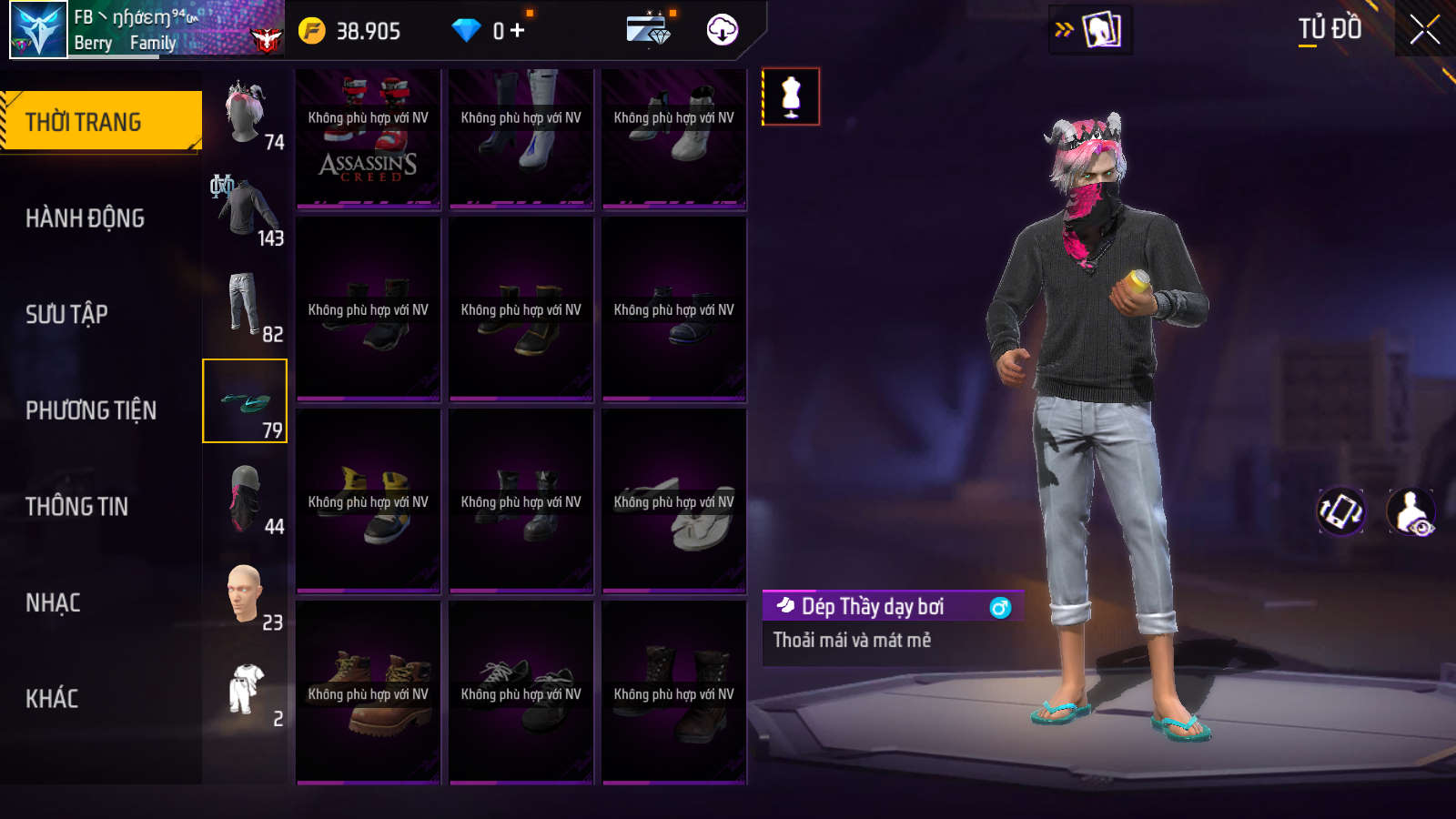Open the NHẠC section
Image resolution: width=1456 pixels, height=819 pixels.
tap(53, 602)
